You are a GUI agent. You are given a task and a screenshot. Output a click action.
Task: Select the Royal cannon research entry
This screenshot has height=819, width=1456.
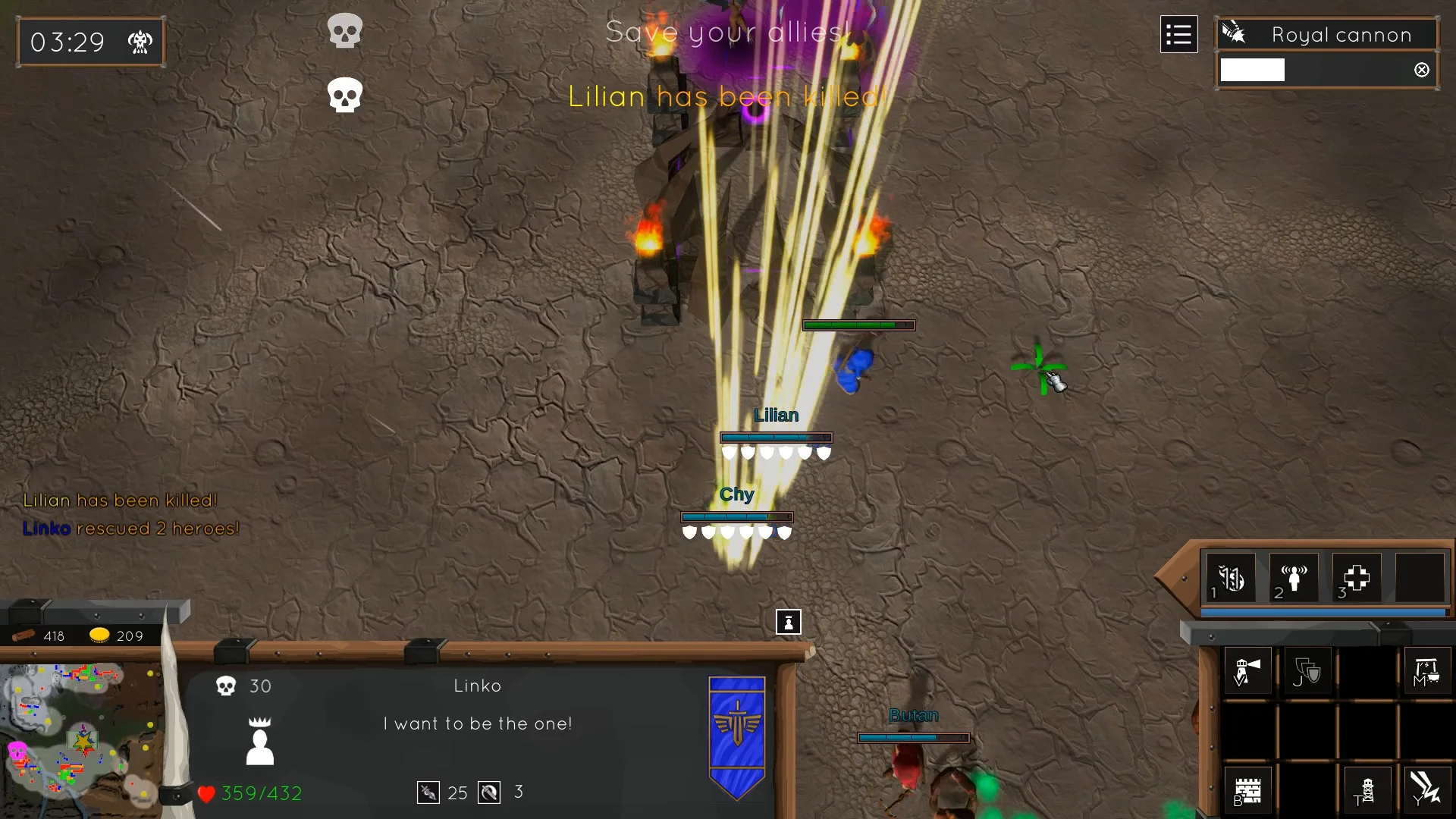[1326, 35]
